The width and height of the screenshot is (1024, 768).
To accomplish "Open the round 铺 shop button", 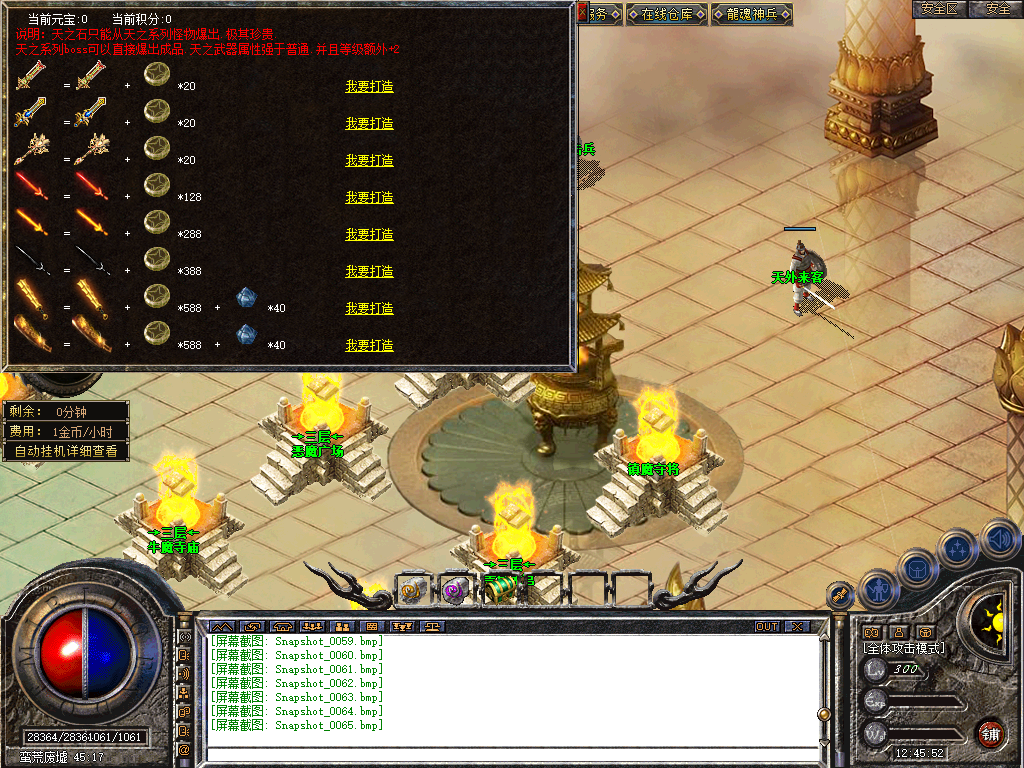I will click(x=990, y=733).
